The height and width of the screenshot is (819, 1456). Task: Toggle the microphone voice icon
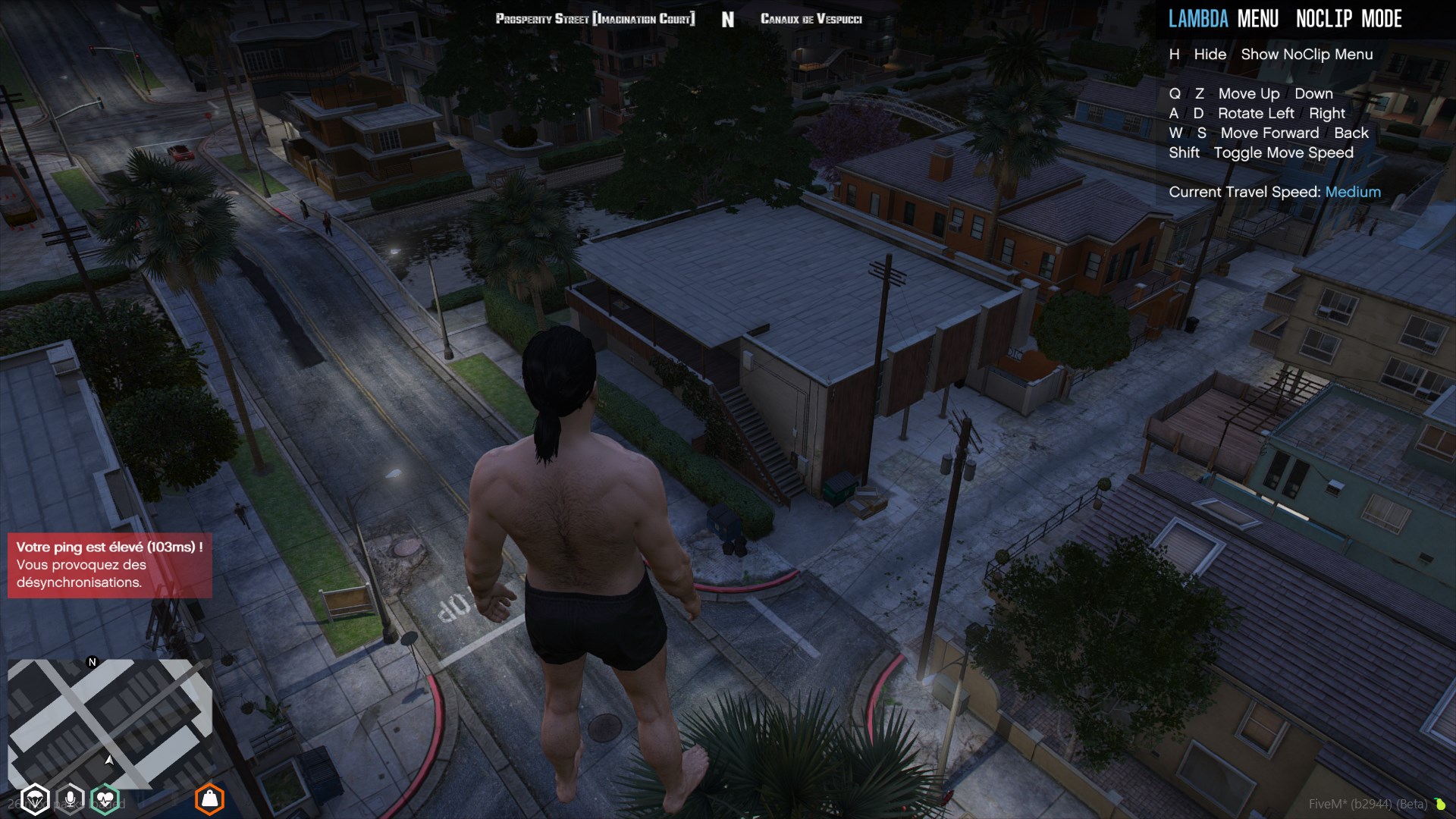pos(70,799)
